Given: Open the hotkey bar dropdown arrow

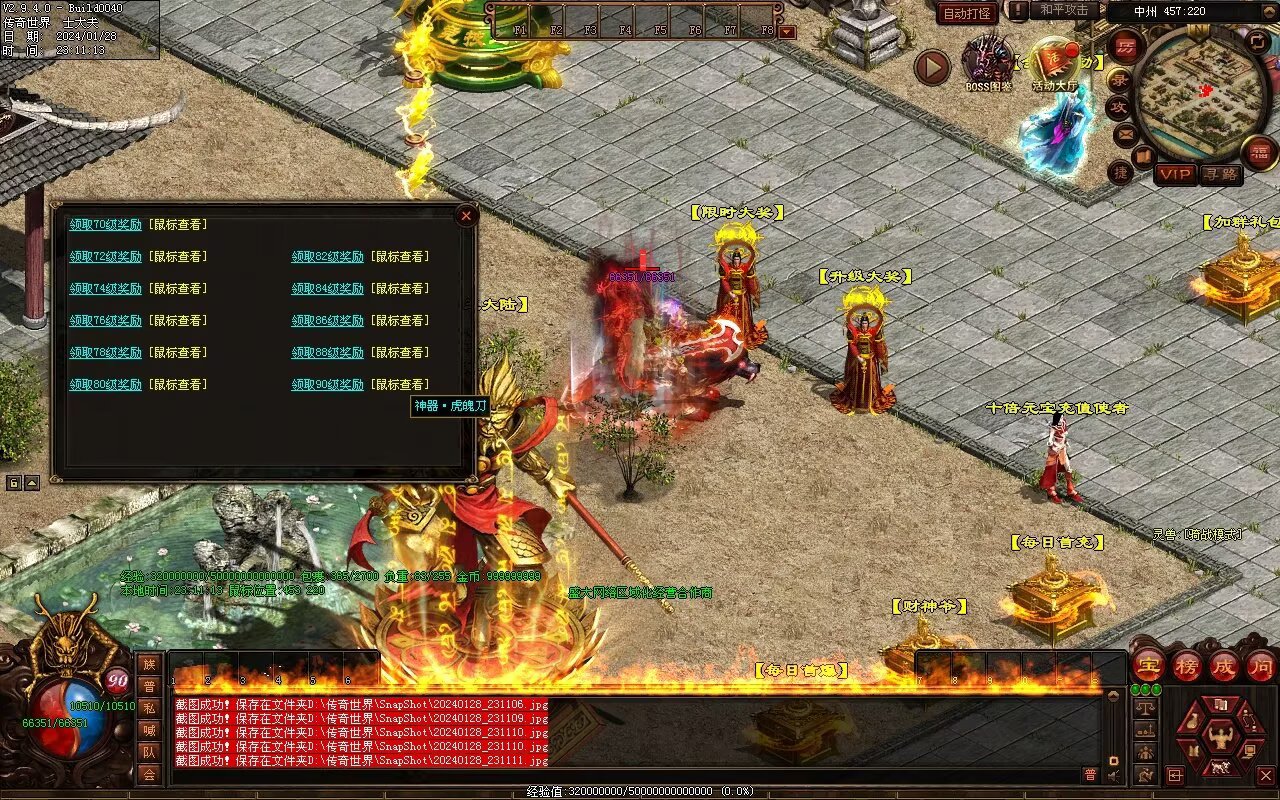Looking at the screenshot, I should [787, 31].
